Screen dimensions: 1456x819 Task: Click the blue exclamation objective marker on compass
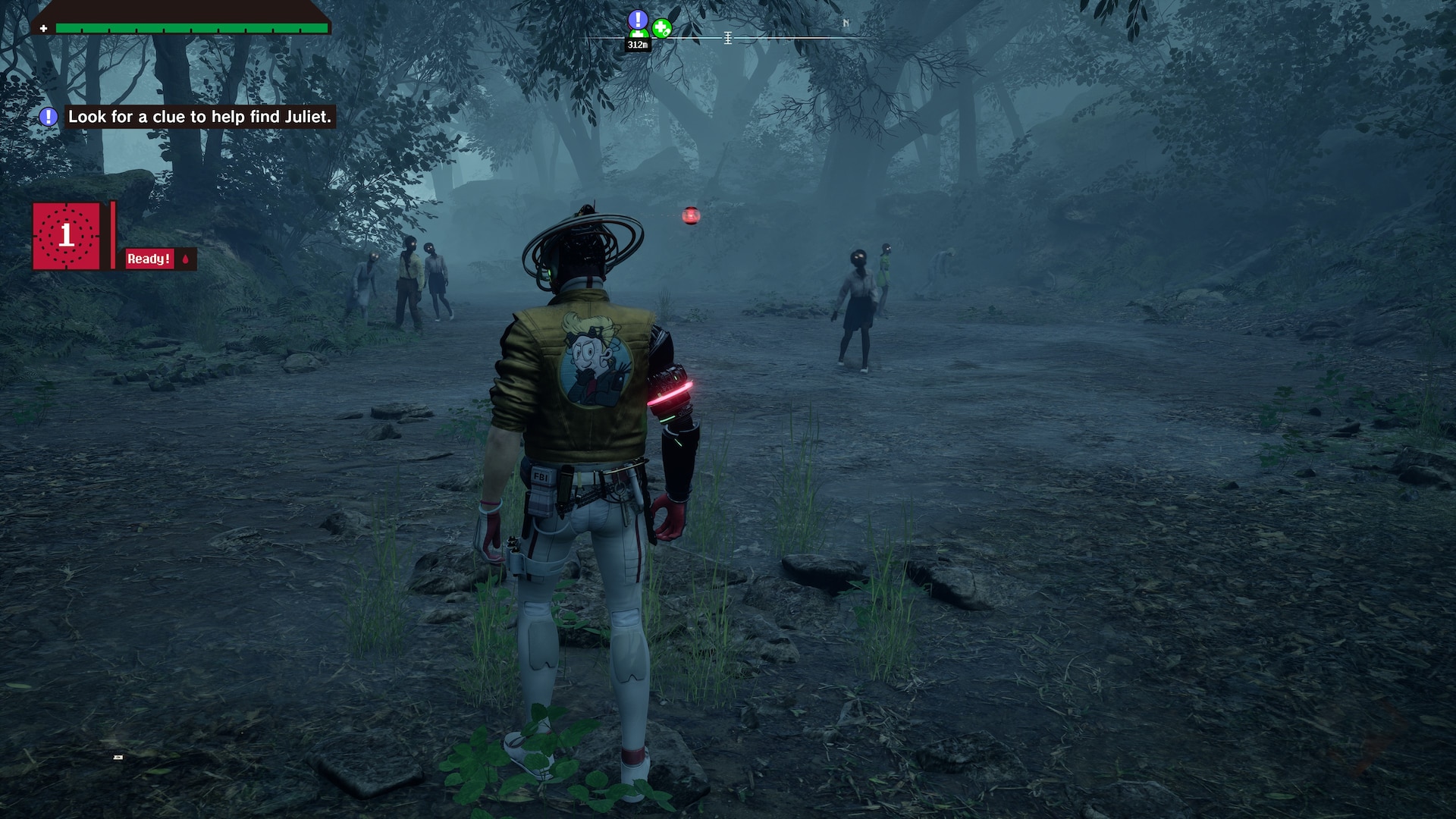638,20
